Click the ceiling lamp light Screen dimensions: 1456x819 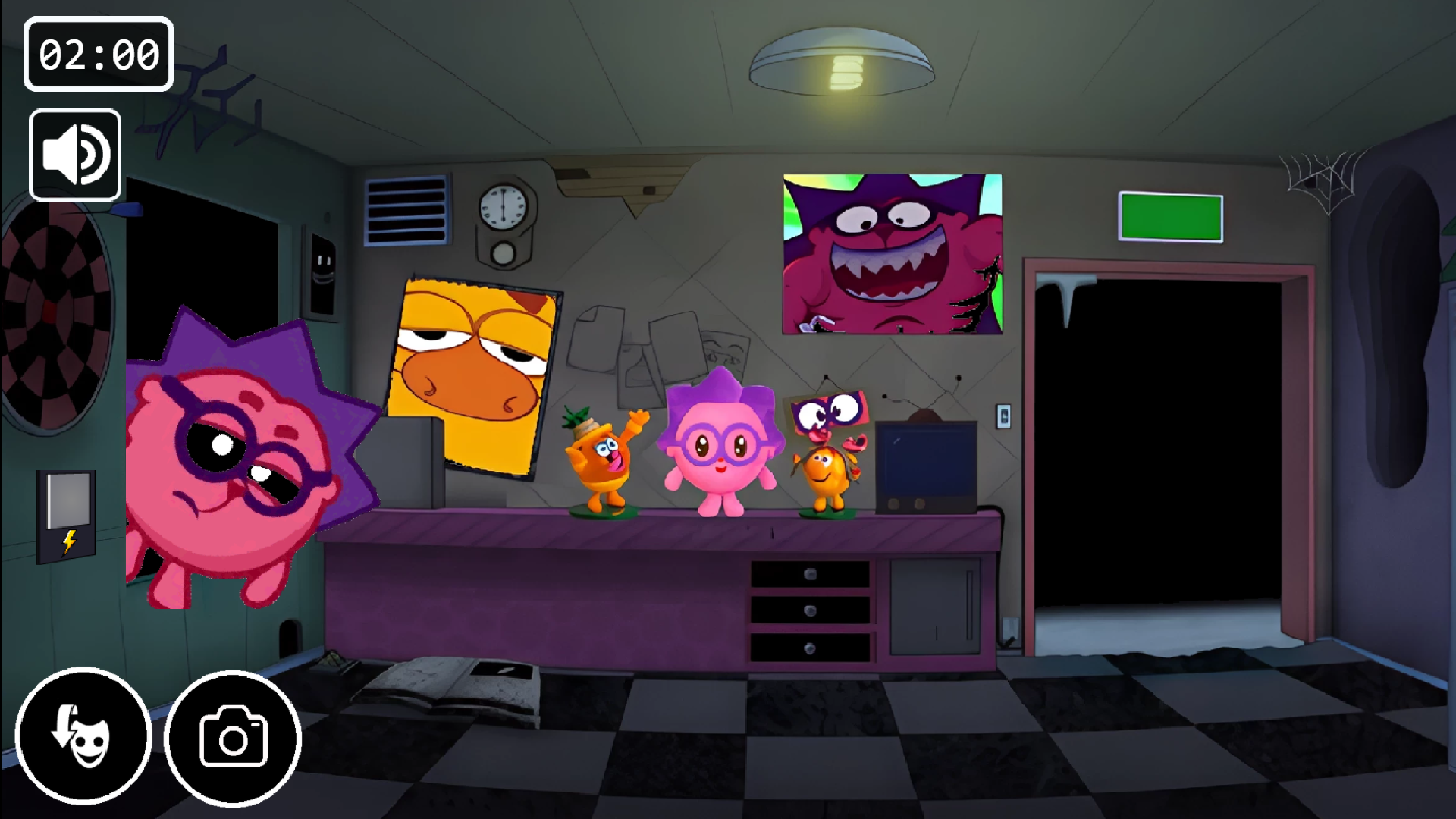(x=840, y=62)
